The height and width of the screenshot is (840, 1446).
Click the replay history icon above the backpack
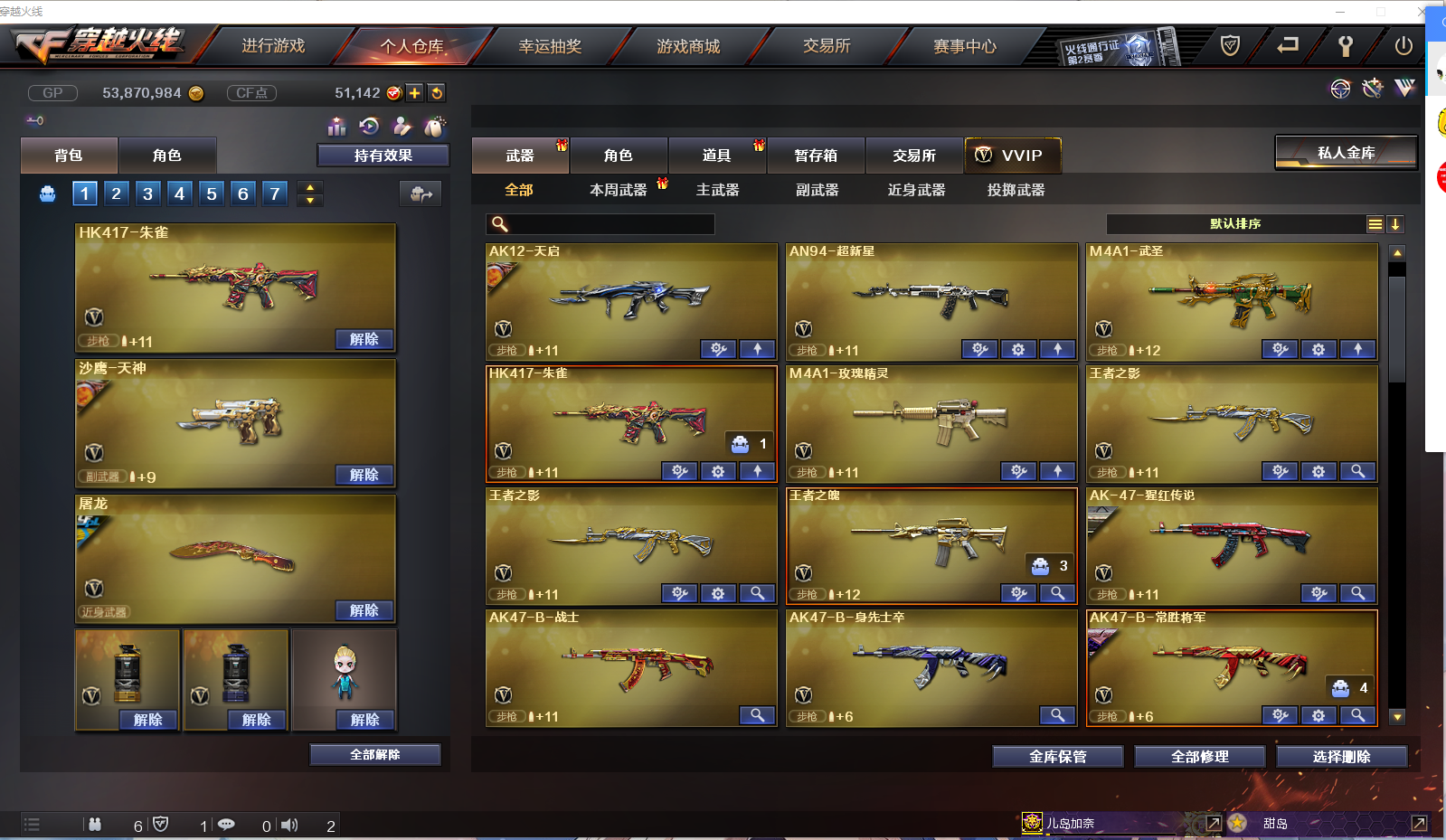(369, 127)
